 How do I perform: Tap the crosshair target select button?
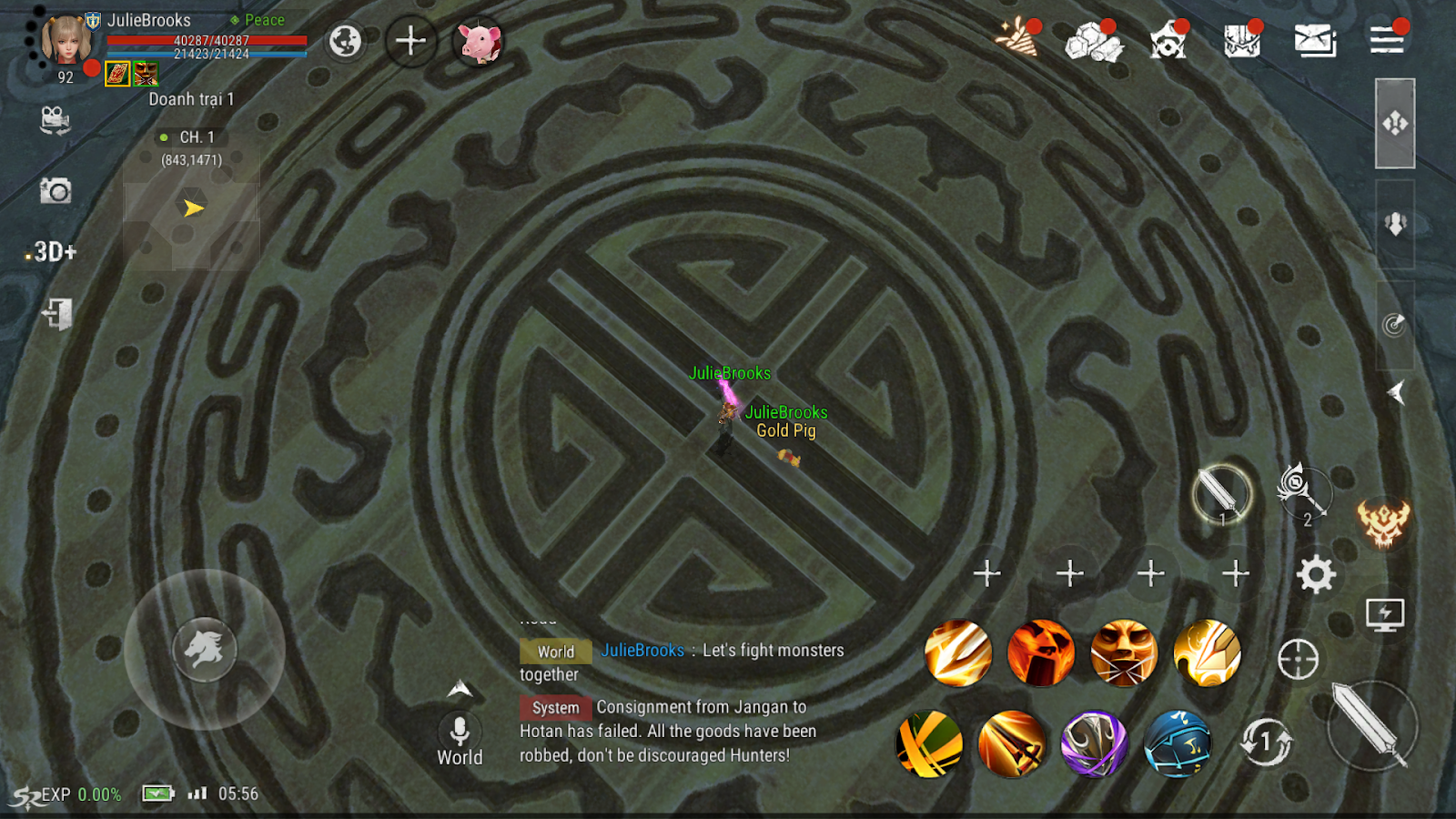coord(1298,659)
